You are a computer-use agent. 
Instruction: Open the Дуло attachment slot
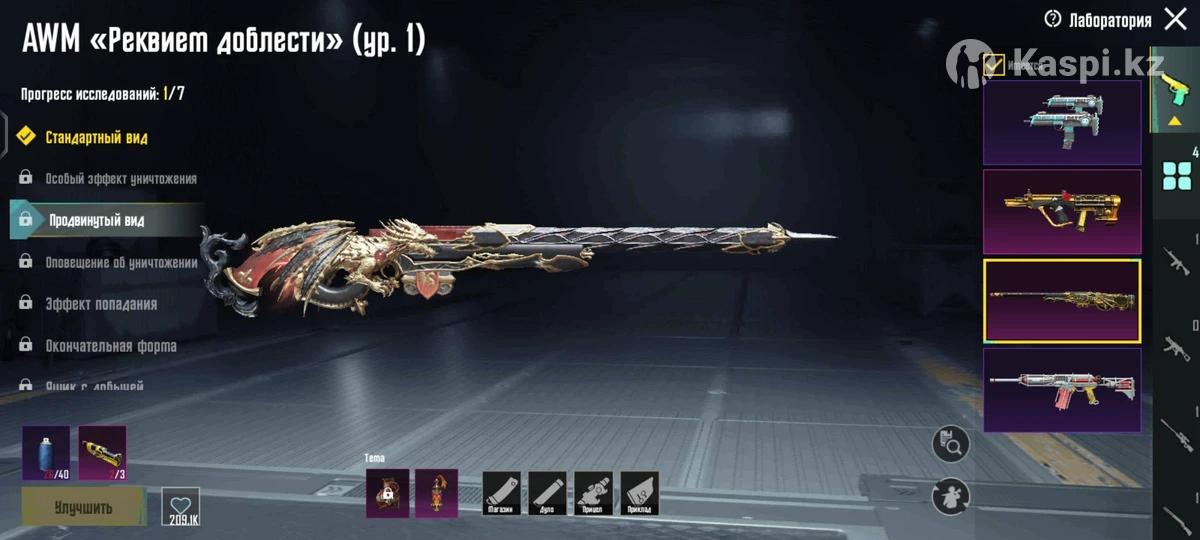pos(548,493)
